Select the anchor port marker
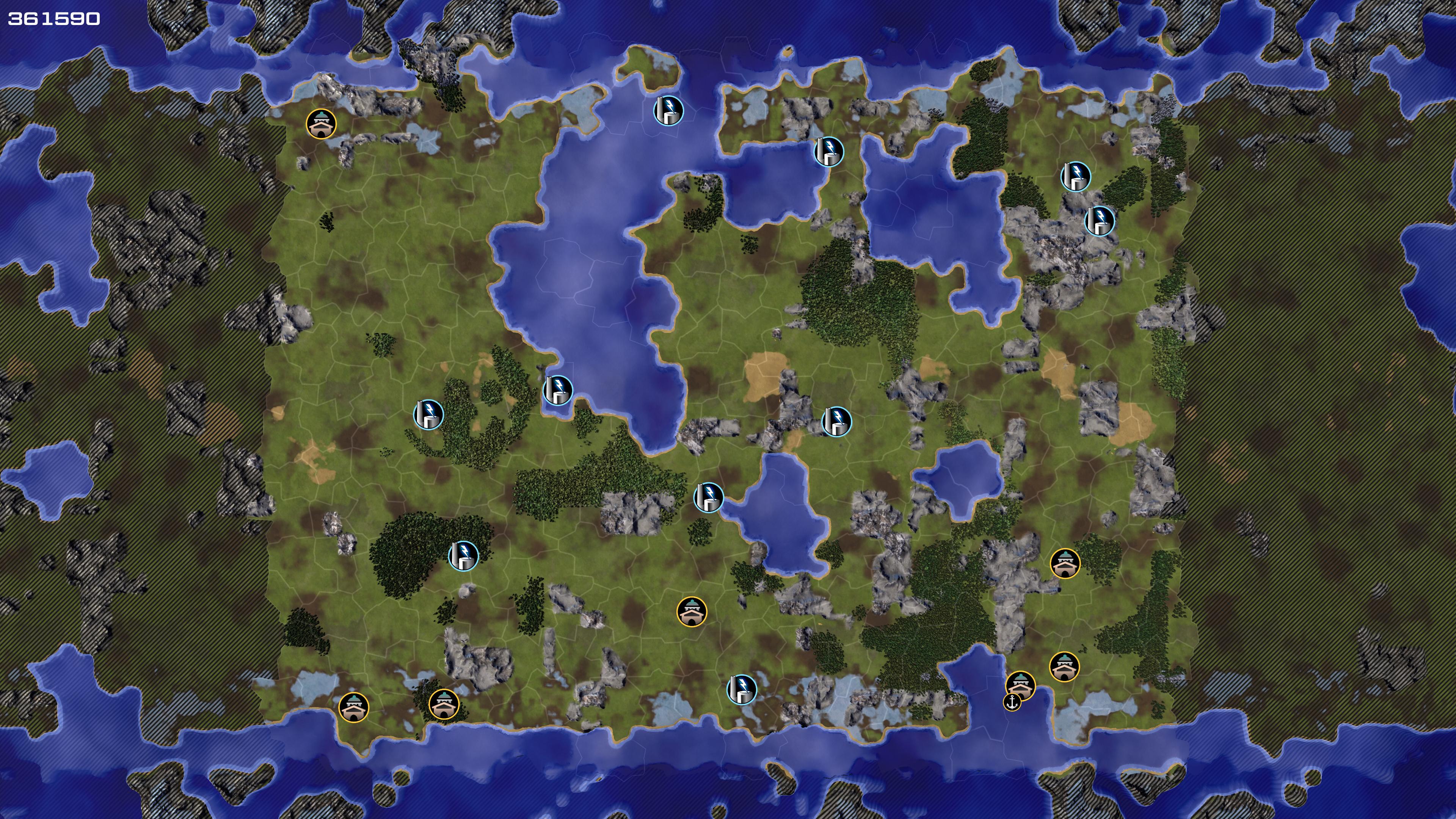 pos(1012,703)
